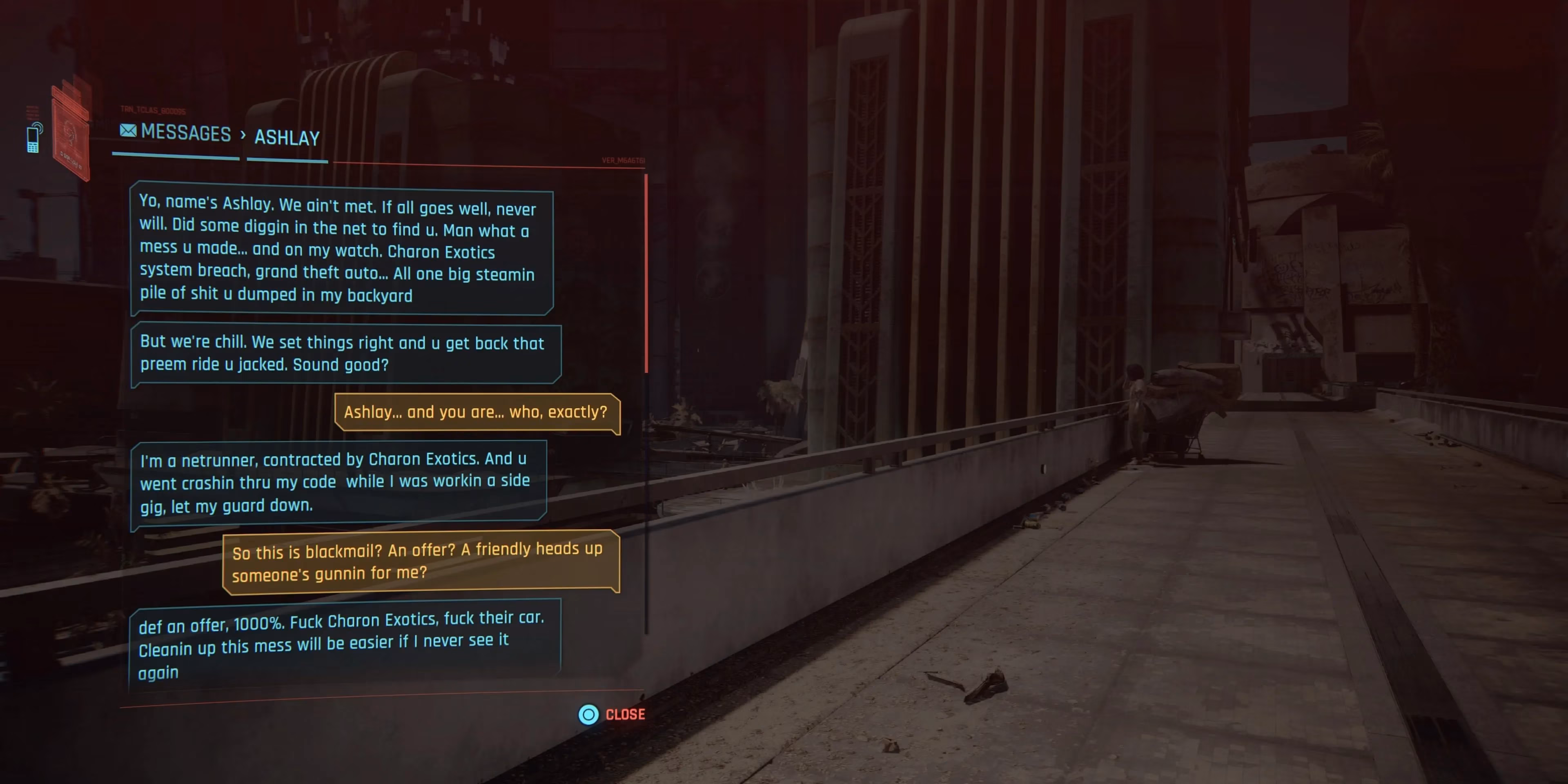Click the red message scrollbar

[x=645, y=274]
